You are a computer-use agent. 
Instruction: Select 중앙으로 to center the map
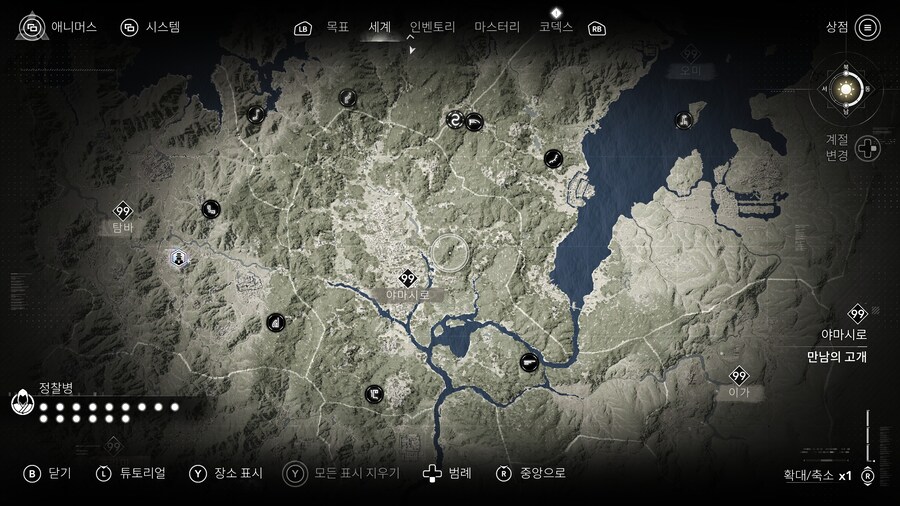tap(532, 473)
